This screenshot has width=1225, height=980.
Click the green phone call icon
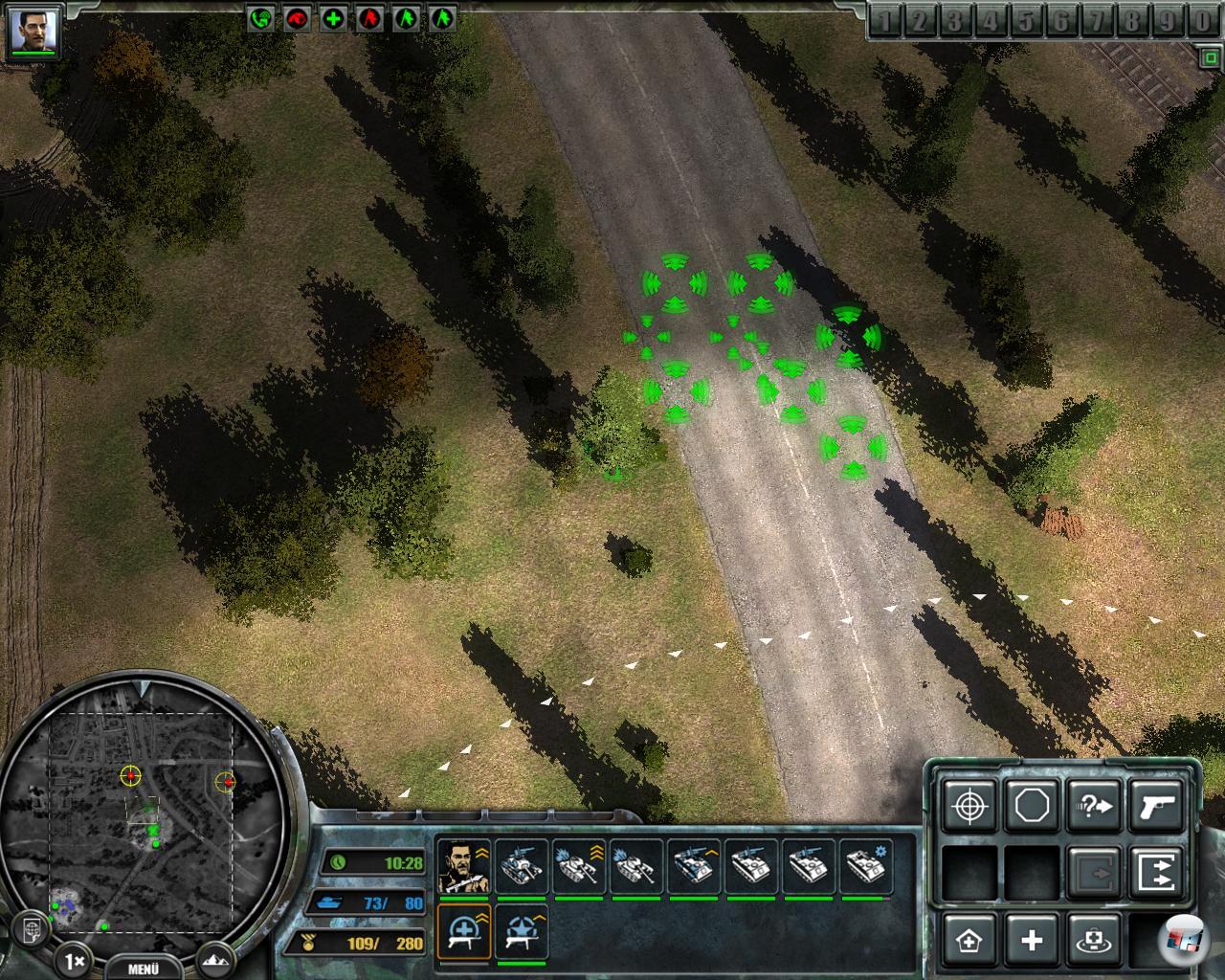tap(260, 18)
